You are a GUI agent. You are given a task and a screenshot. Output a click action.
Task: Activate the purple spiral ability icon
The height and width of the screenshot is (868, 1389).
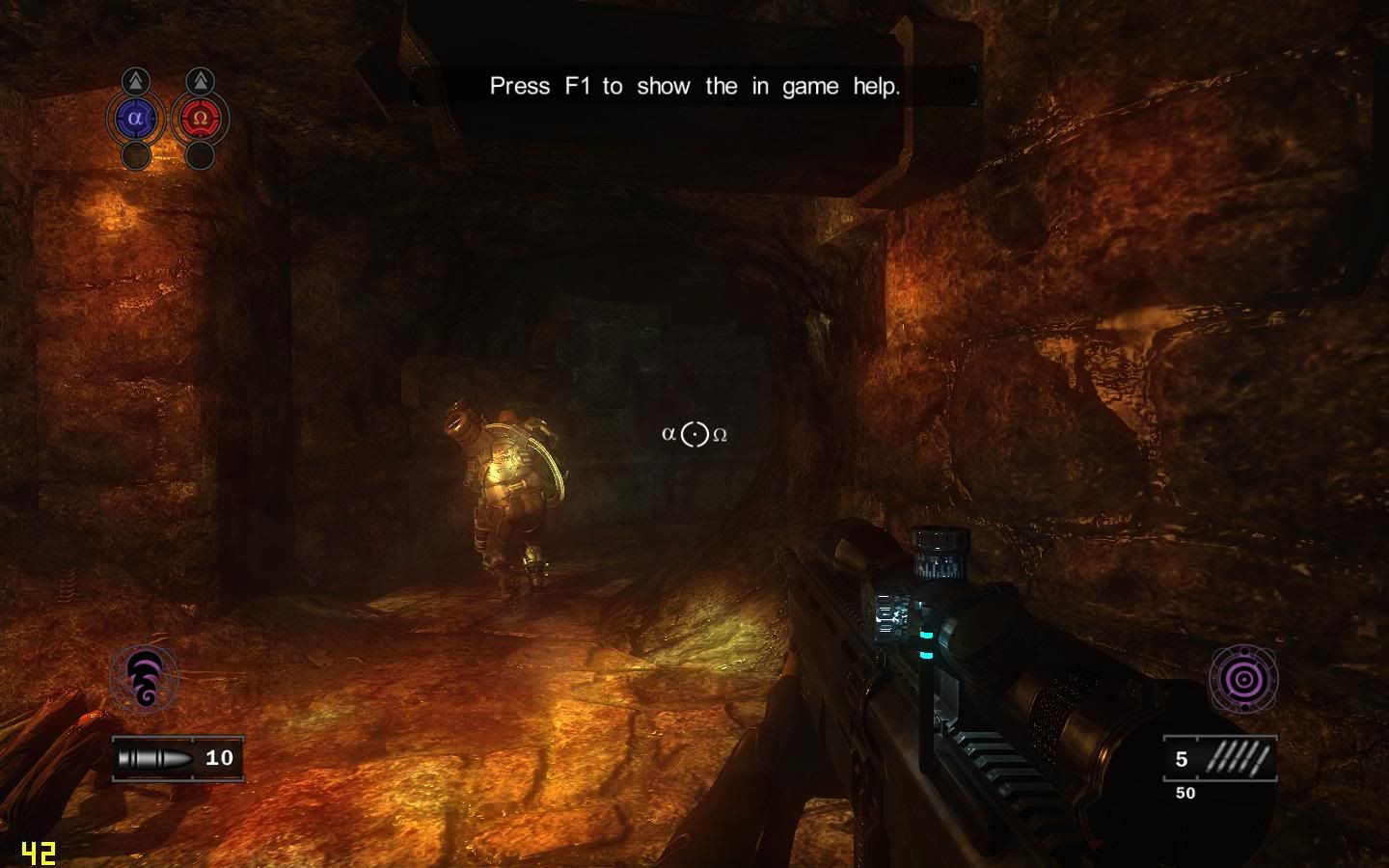click(x=145, y=678)
